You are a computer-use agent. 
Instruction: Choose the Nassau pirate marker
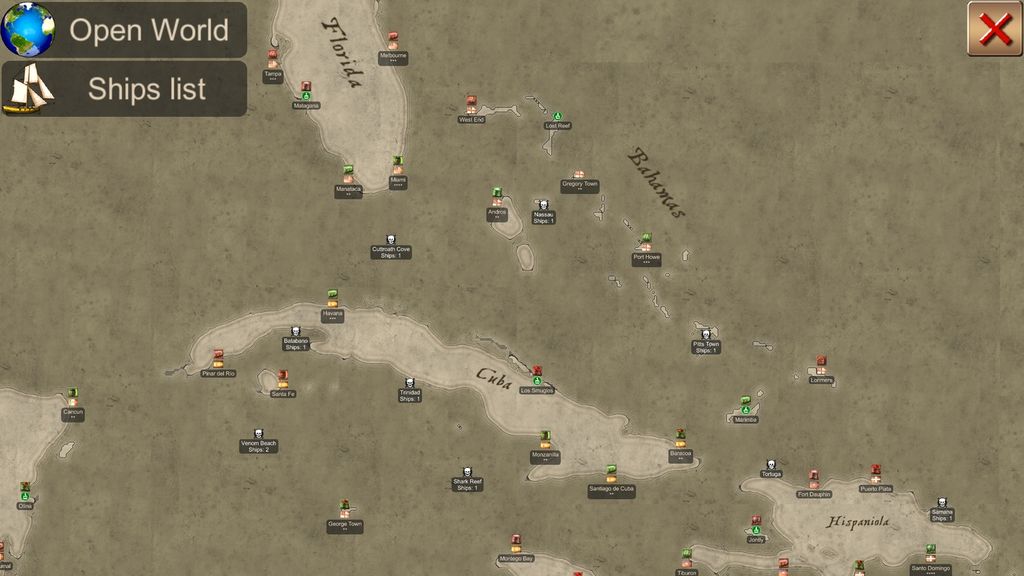[543, 206]
